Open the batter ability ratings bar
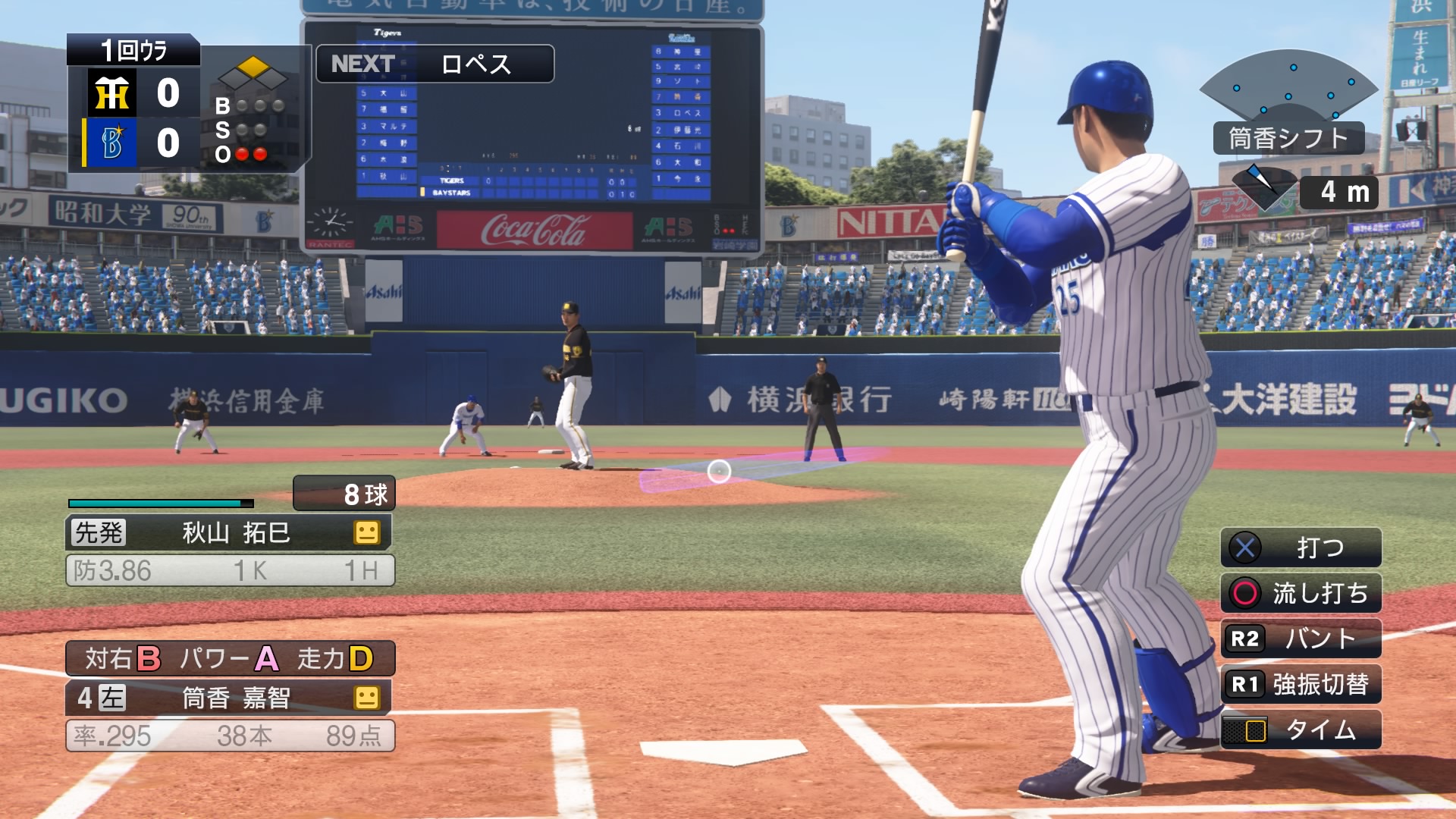The width and height of the screenshot is (1456, 819). point(230,658)
